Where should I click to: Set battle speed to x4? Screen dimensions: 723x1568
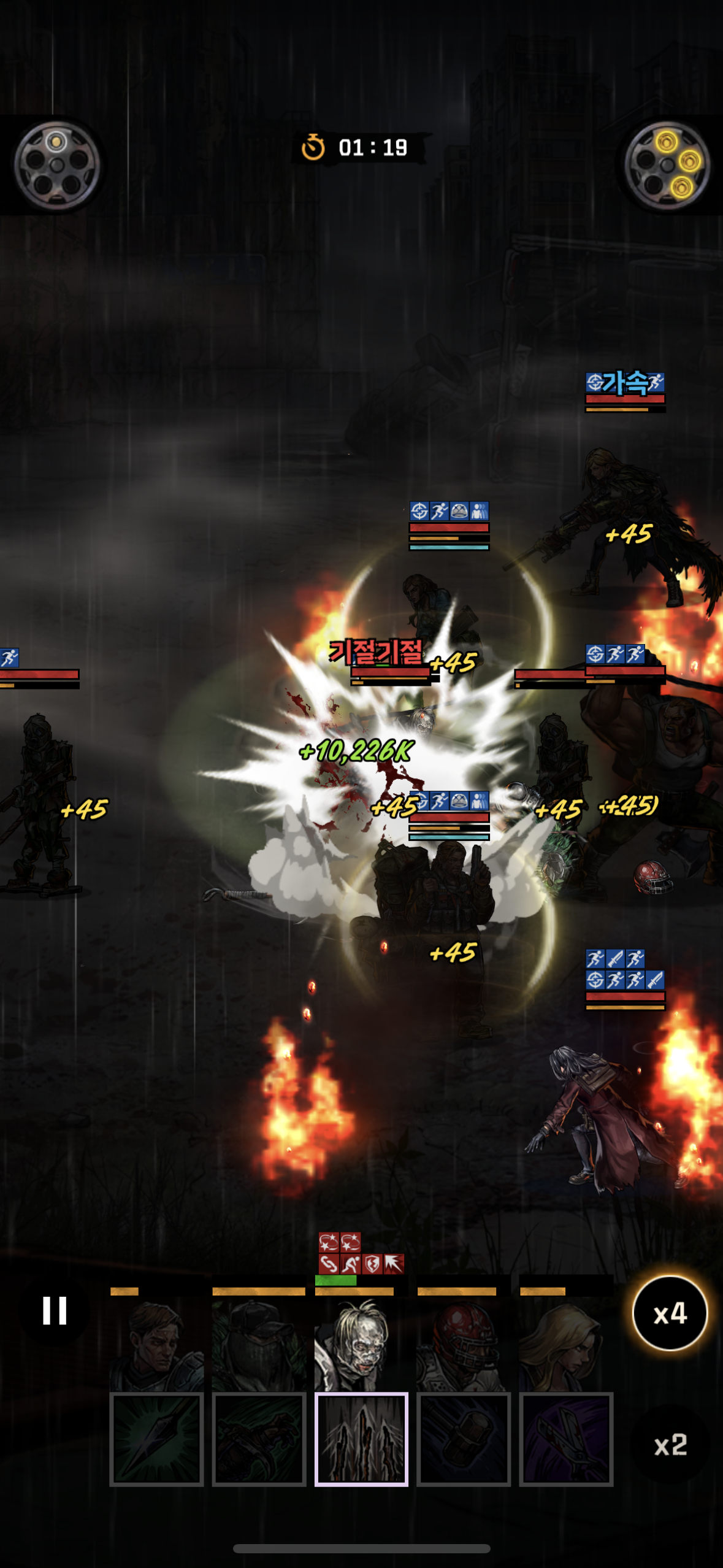click(670, 1313)
